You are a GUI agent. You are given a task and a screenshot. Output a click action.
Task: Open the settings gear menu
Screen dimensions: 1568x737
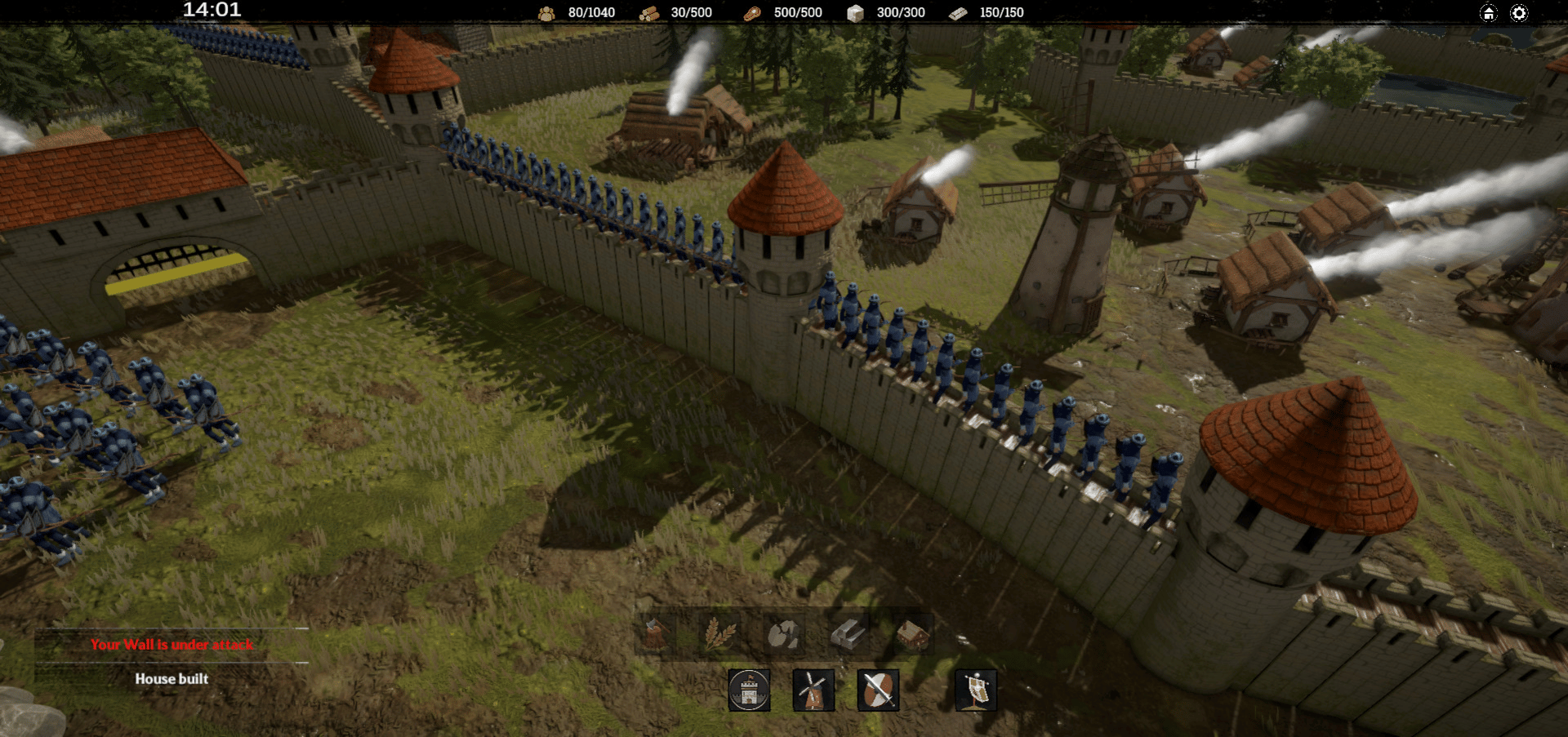[x=1519, y=13]
